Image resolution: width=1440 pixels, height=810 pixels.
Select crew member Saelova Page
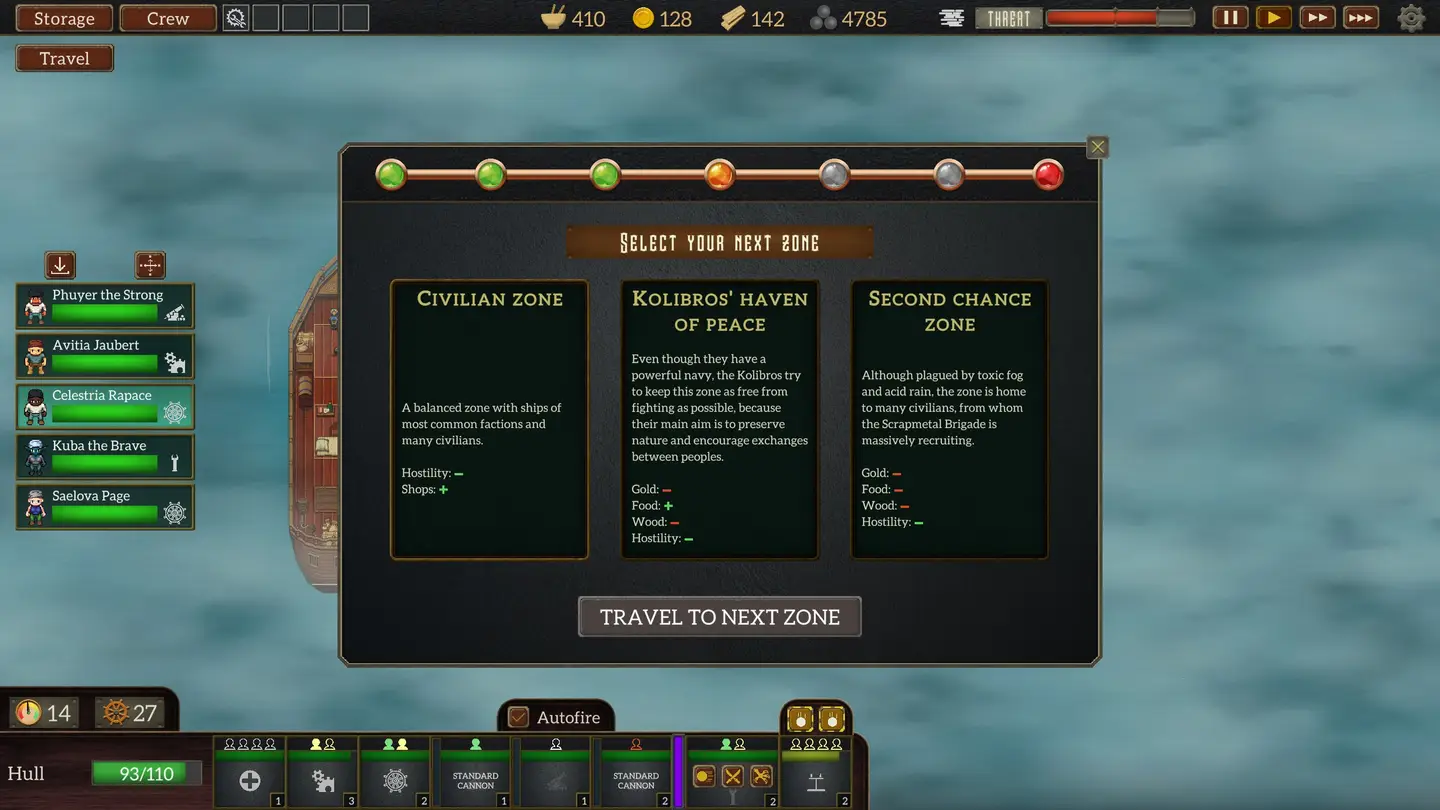tap(105, 506)
